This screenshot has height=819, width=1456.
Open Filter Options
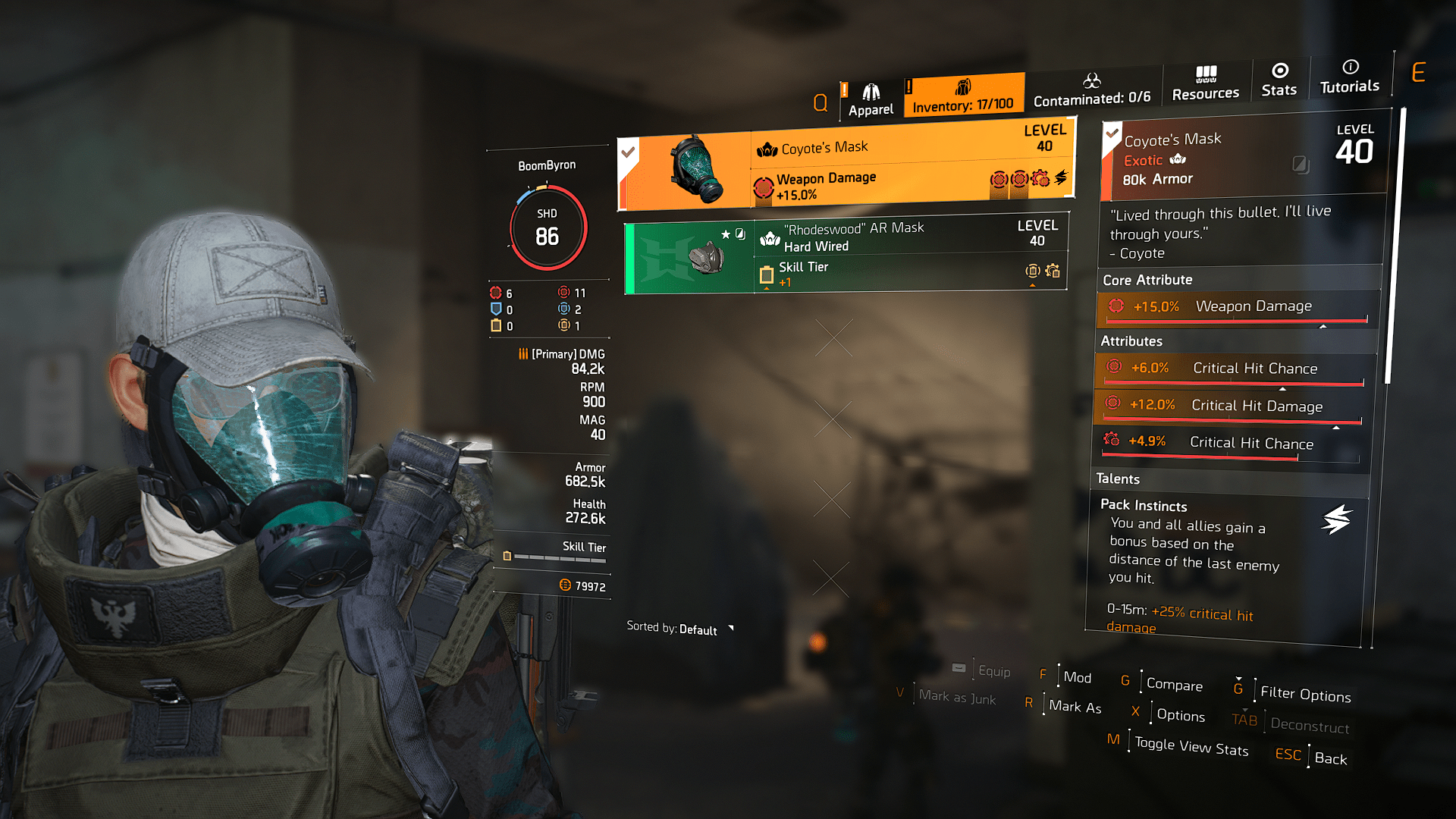(x=1305, y=693)
